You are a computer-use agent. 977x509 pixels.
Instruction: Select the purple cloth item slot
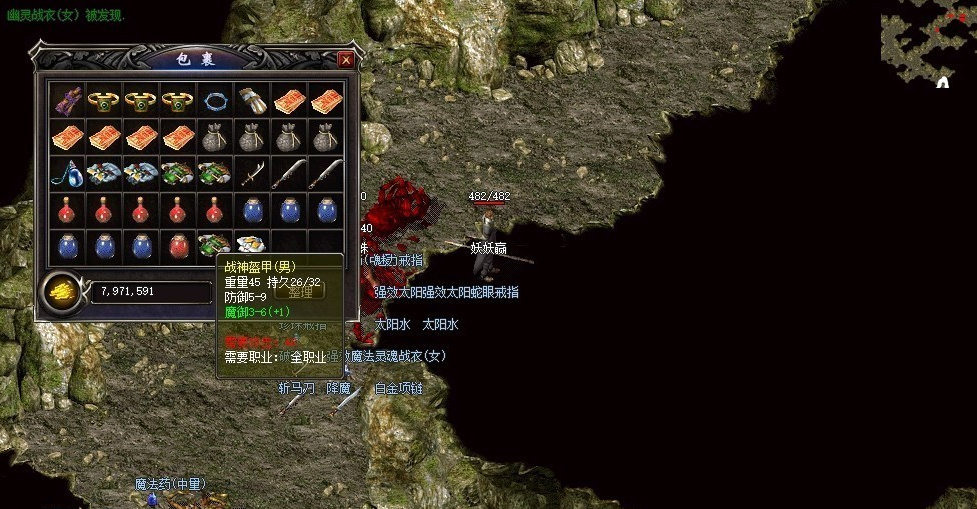coord(67,100)
